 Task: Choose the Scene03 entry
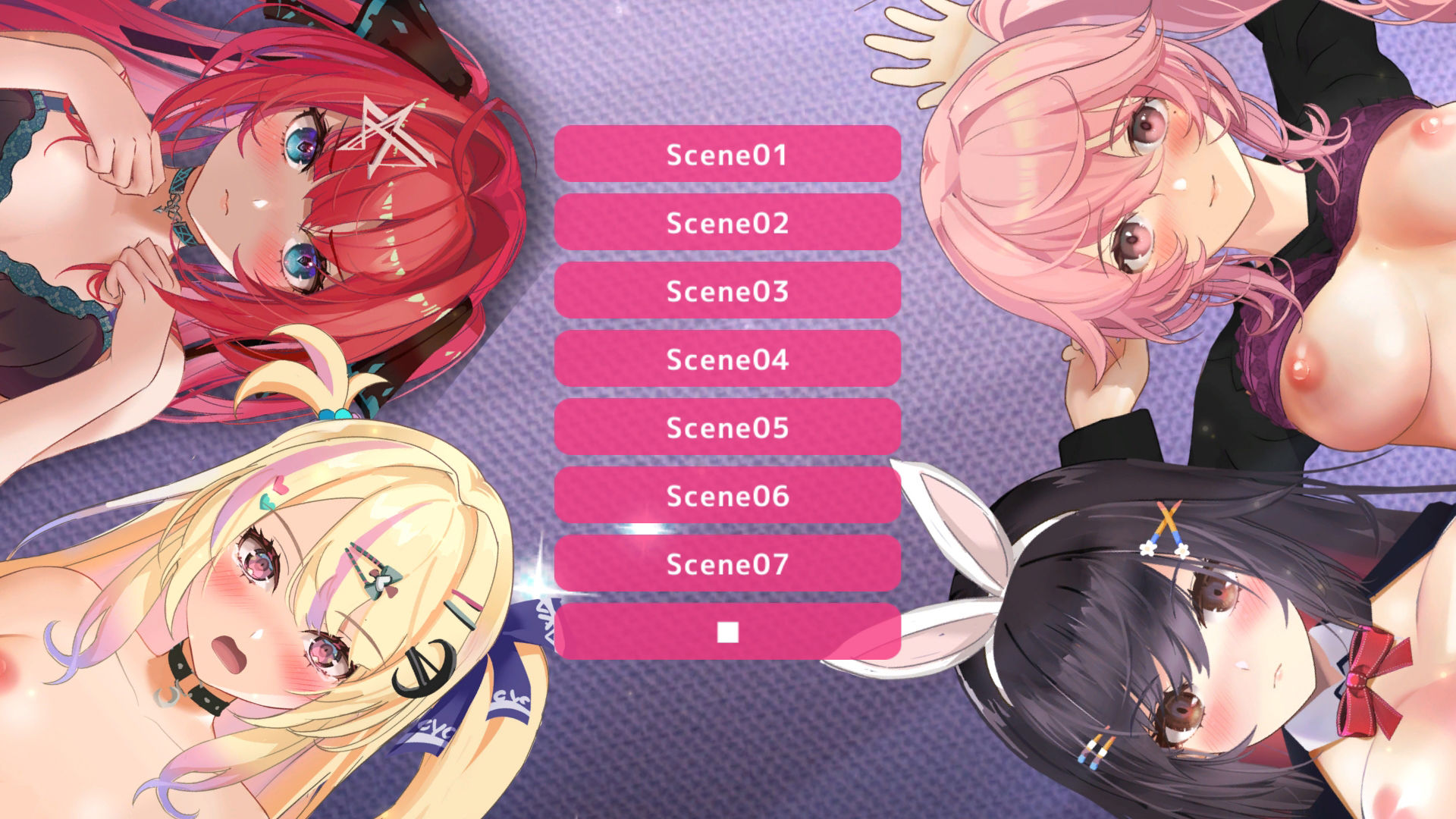tap(727, 290)
